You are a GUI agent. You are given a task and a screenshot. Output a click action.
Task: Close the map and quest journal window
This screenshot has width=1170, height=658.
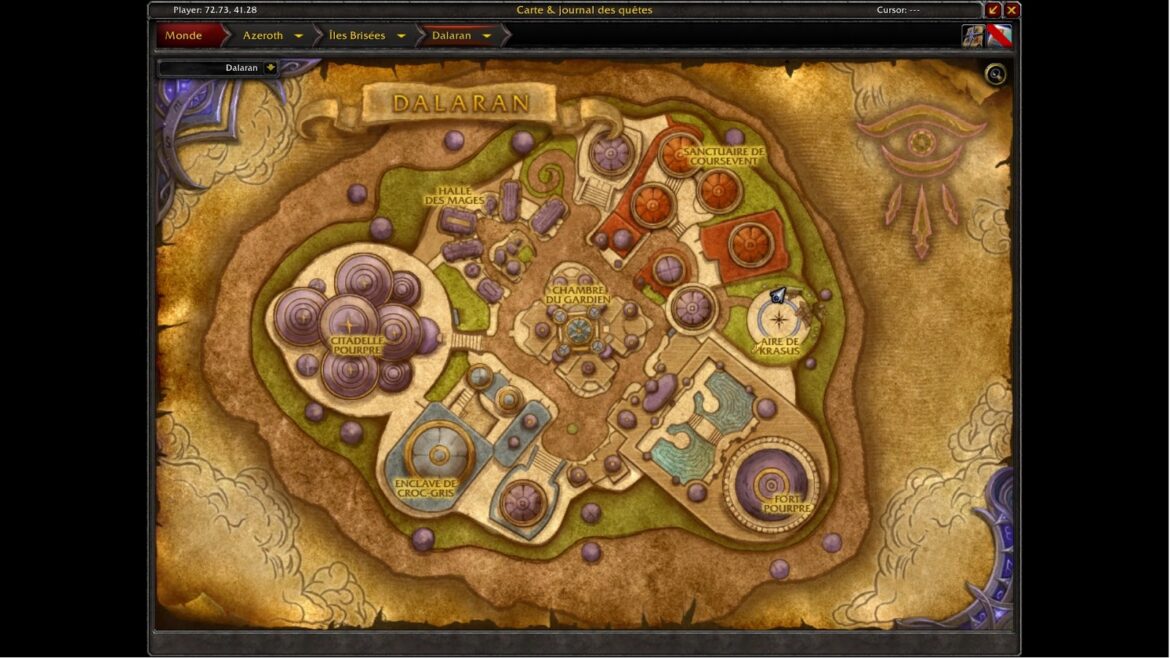pos(1012,10)
